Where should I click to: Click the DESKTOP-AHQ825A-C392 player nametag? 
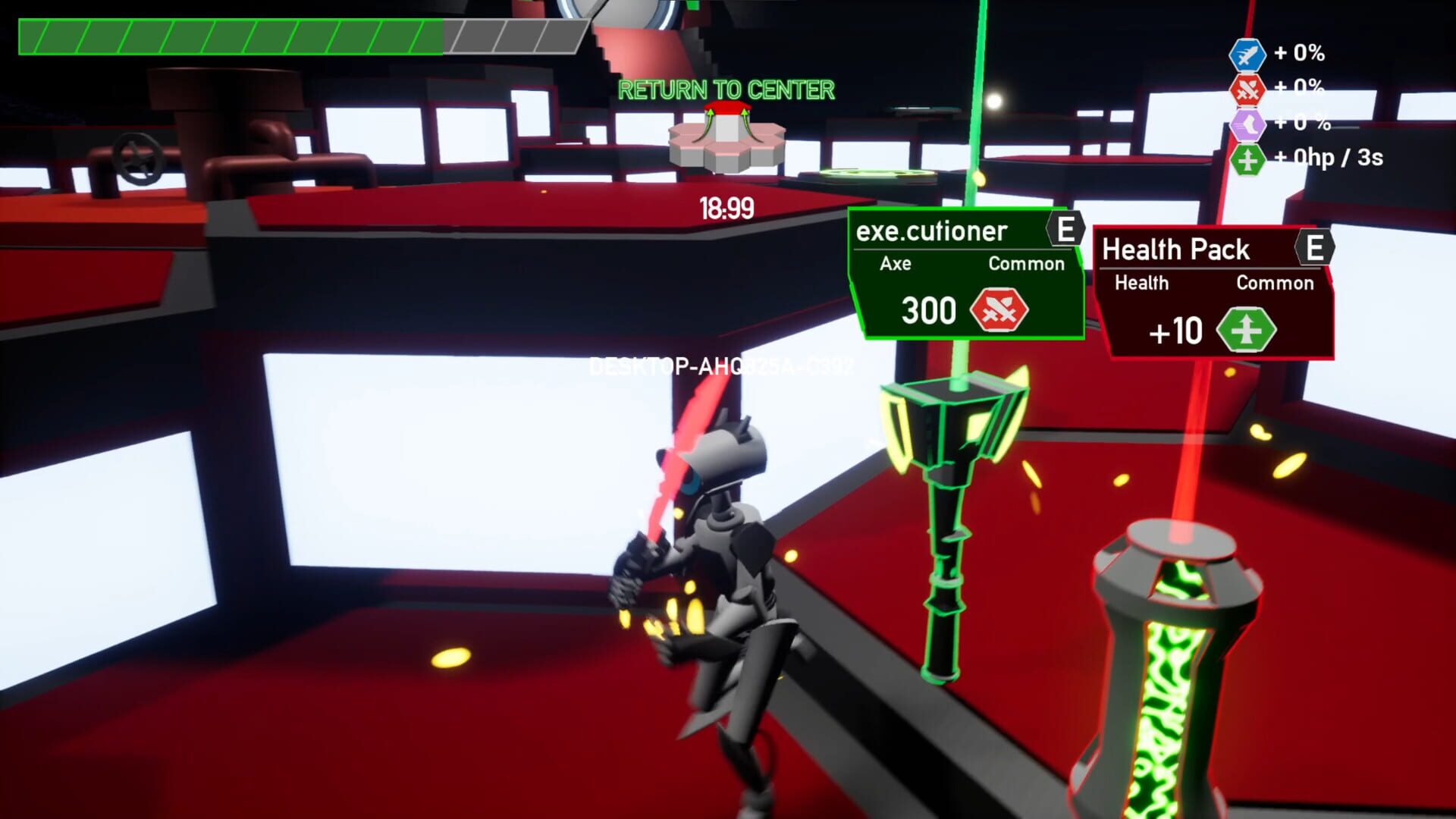[720, 365]
